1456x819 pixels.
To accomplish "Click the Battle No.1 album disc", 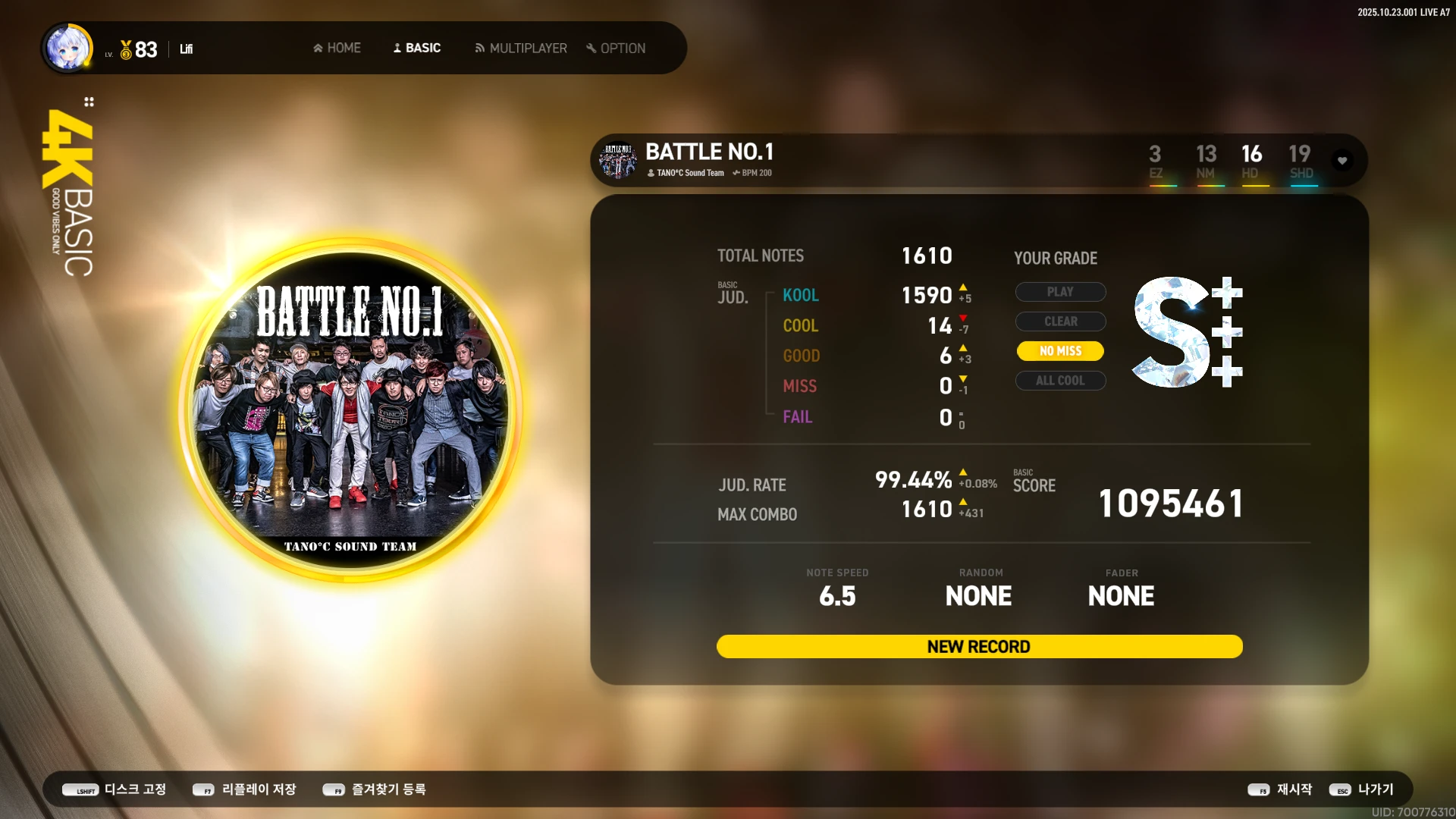I will tap(350, 410).
